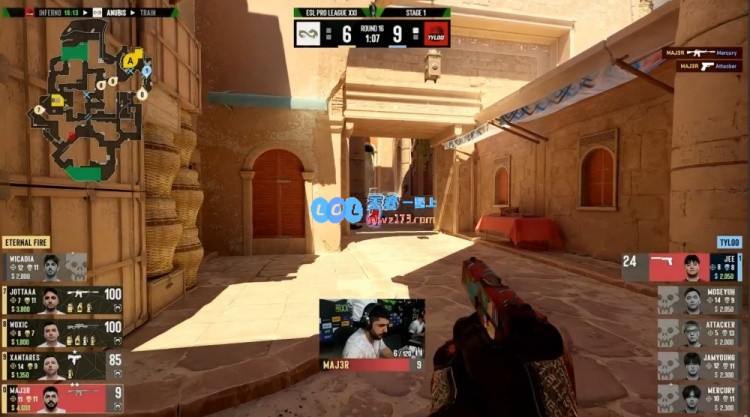Click the TYLOO team name label

coord(727,242)
